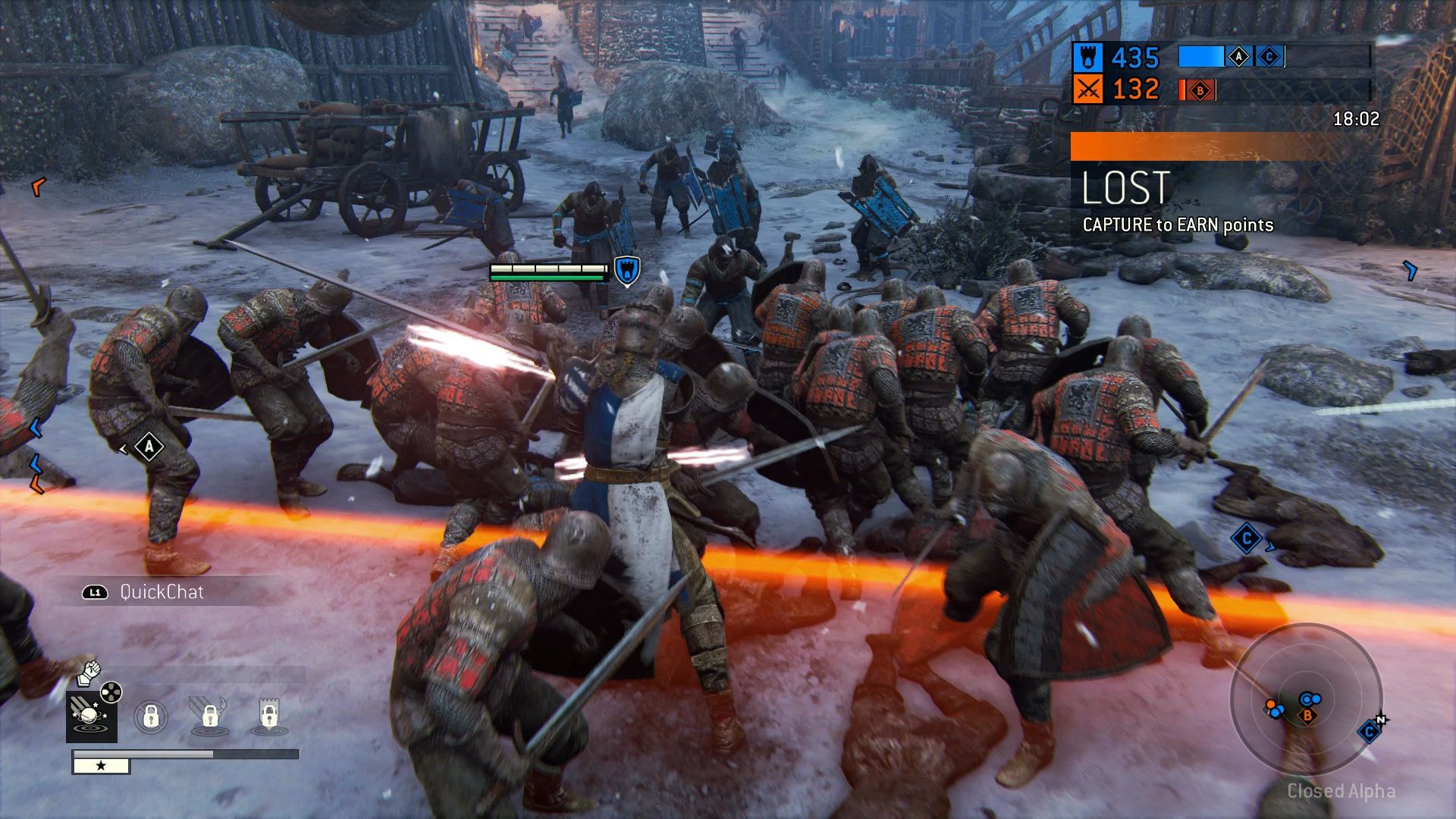
Task: Click the gauntlet fist icon above the feats
Action: 89,671
